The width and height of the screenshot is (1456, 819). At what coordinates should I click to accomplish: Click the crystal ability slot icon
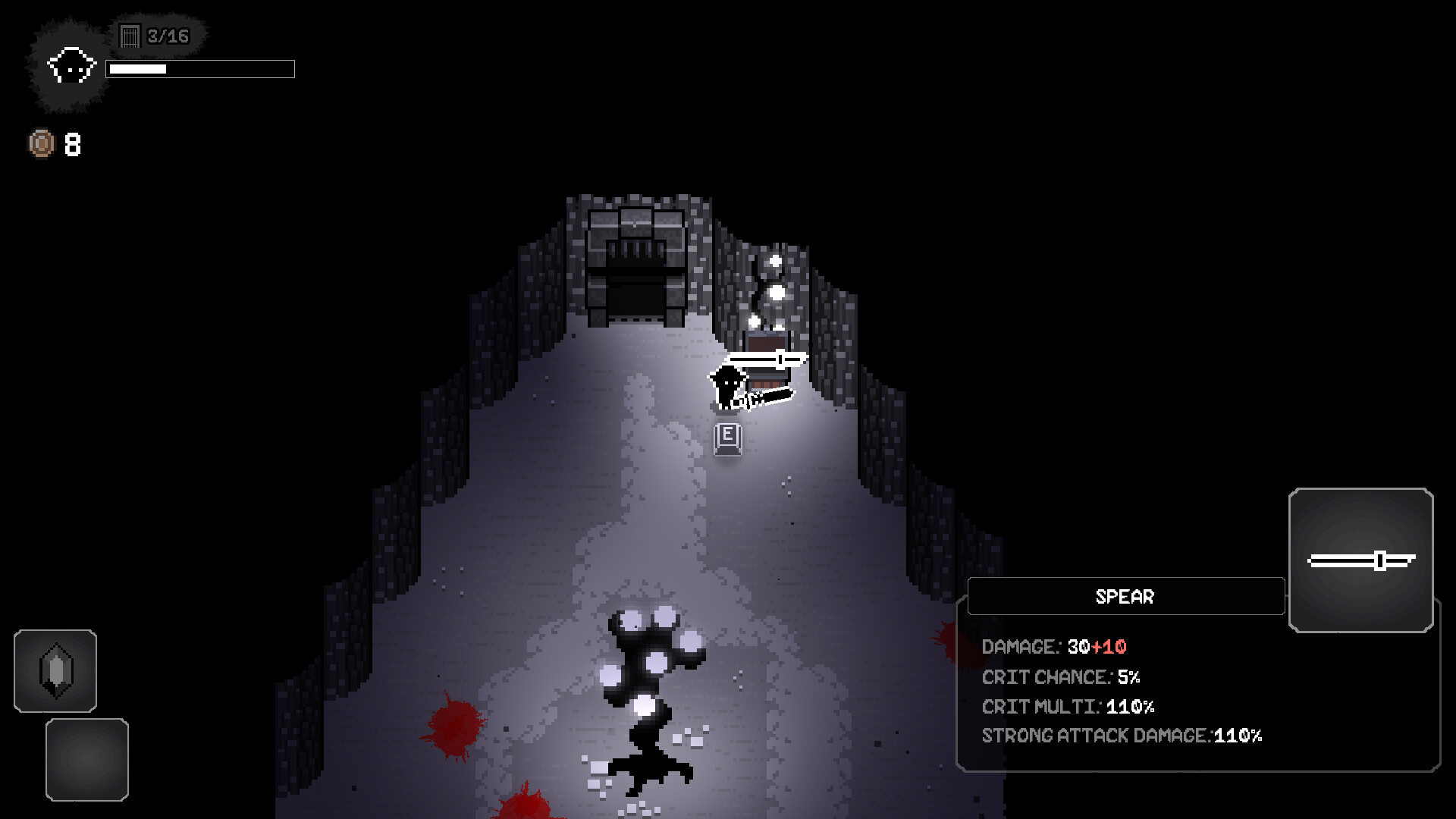[x=55, y=671]
